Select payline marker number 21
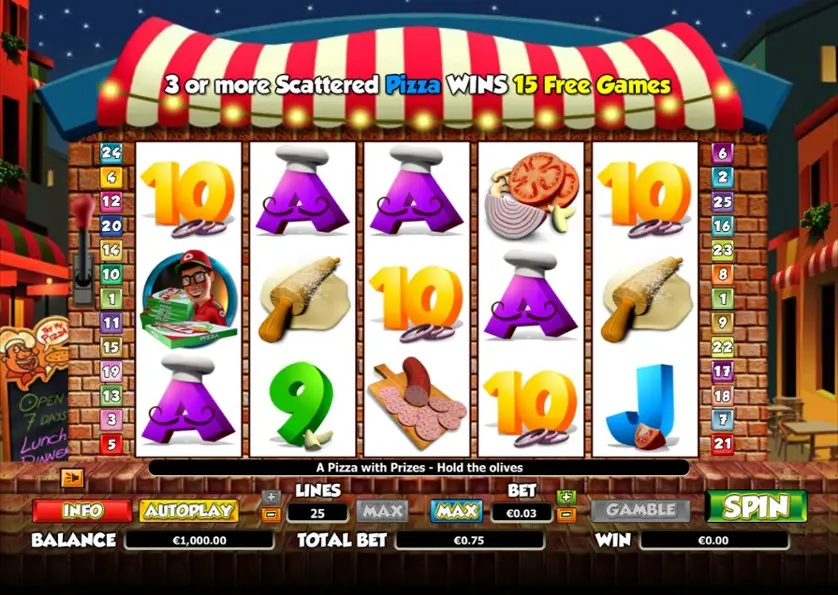 point(722,443)
